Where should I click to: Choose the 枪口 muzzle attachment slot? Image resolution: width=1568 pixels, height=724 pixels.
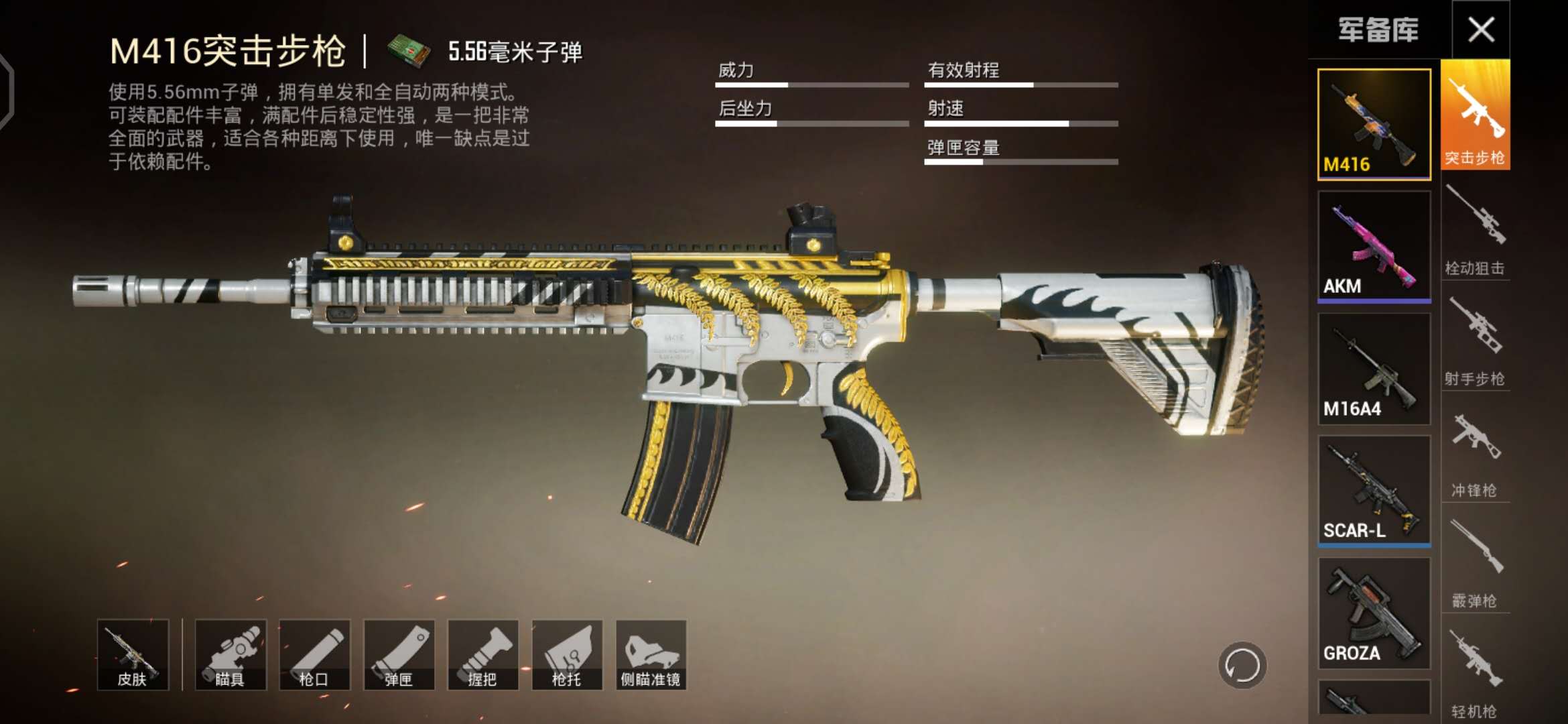314,655
